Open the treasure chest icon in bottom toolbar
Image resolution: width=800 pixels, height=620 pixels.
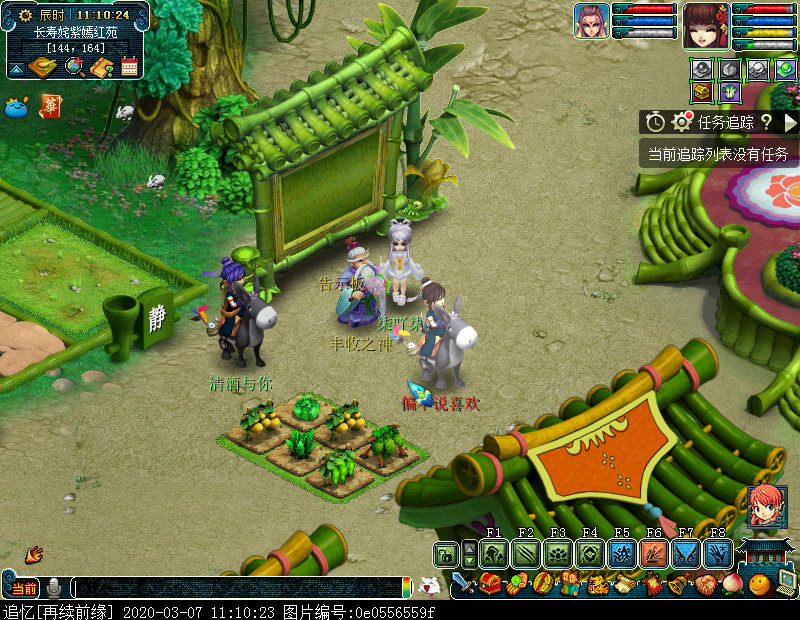pyautogui.click(x=490, y=584)
